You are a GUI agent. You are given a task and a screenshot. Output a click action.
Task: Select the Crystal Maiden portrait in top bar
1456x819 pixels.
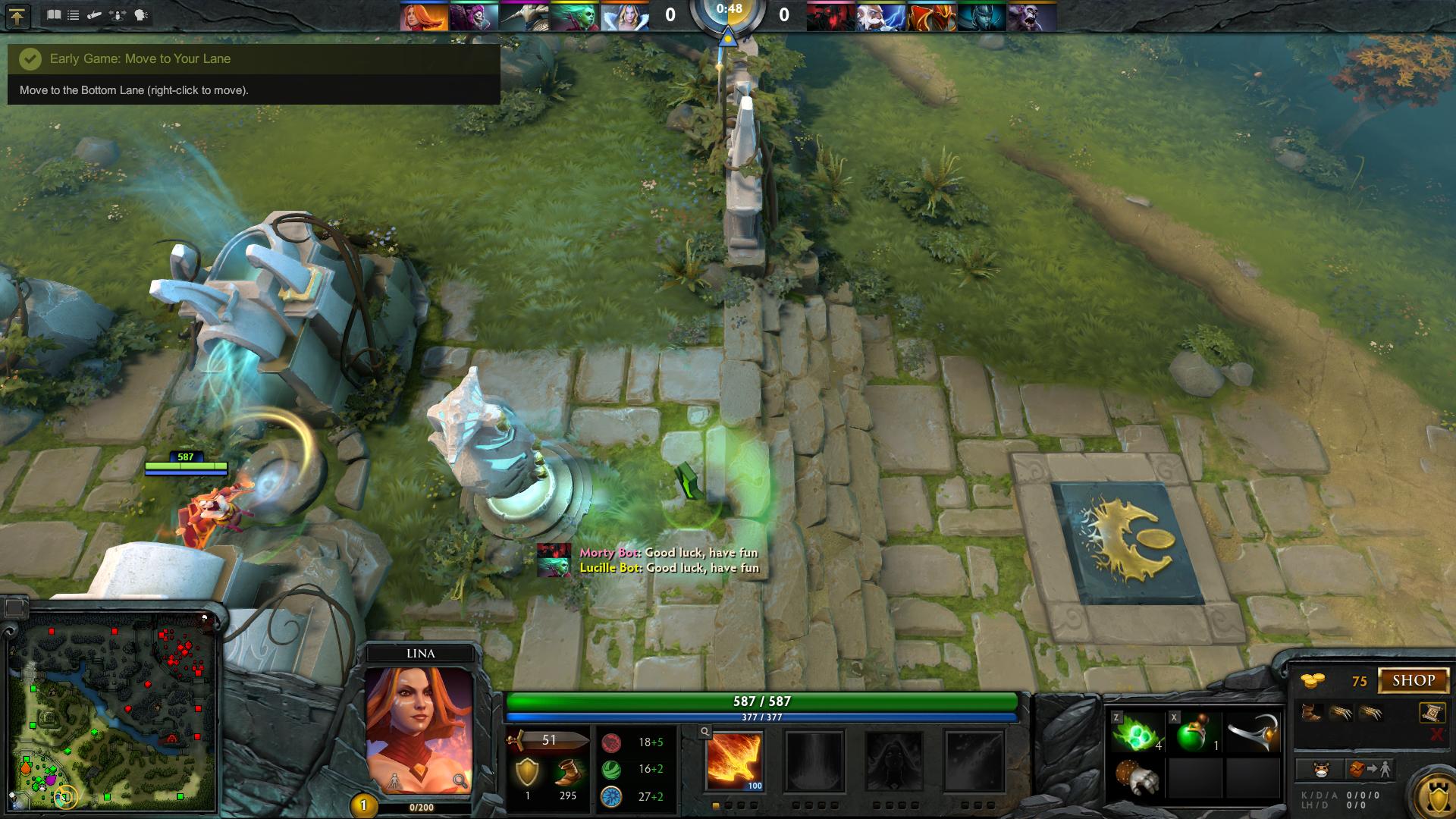coord(625,16)
